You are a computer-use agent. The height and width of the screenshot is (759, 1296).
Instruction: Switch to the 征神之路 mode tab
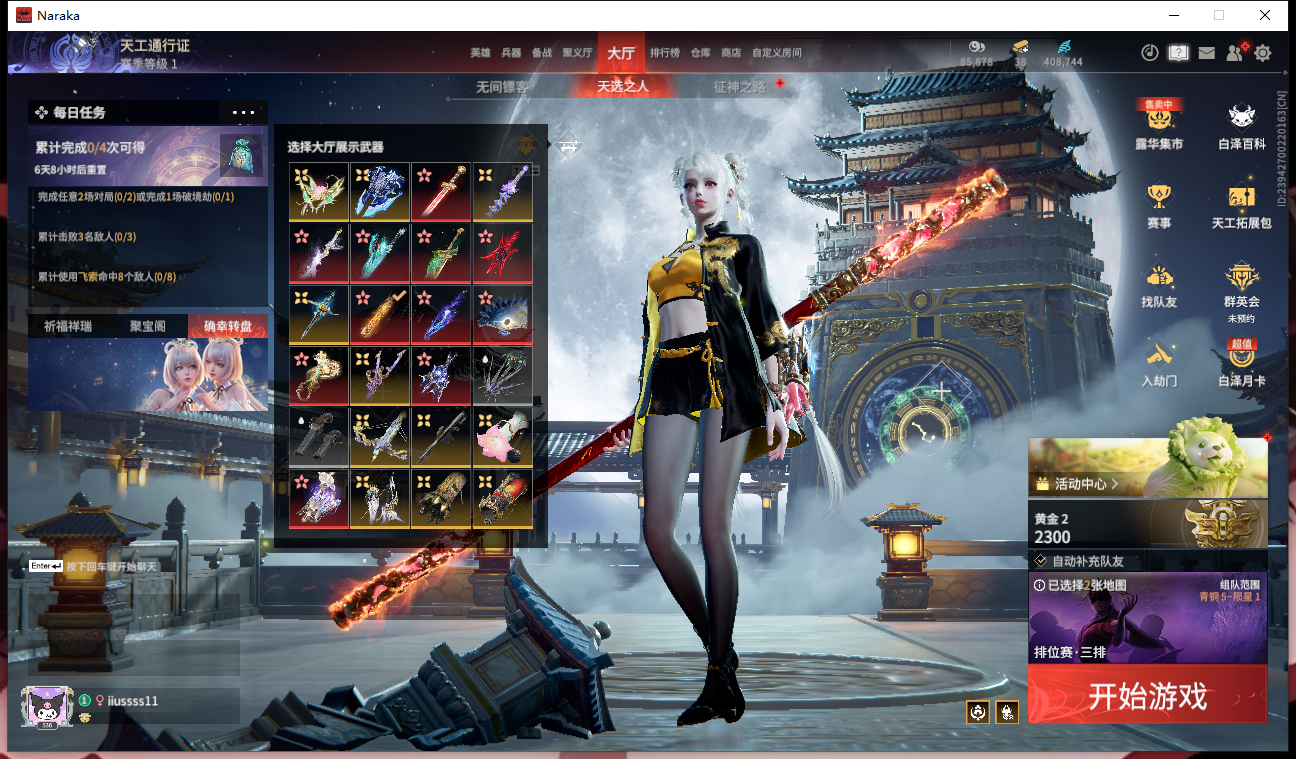[x=739, y=87]
